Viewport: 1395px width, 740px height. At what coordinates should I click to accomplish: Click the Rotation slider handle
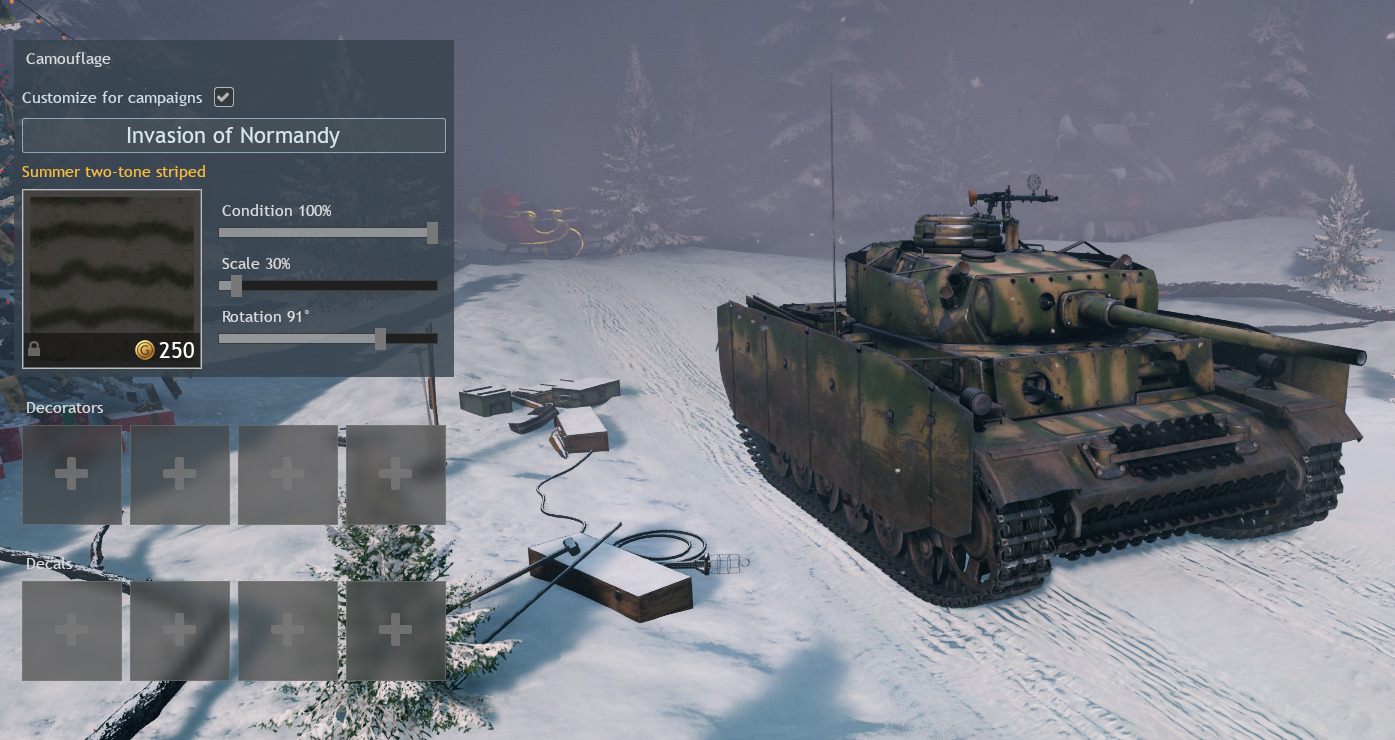(x=380, y=339)
